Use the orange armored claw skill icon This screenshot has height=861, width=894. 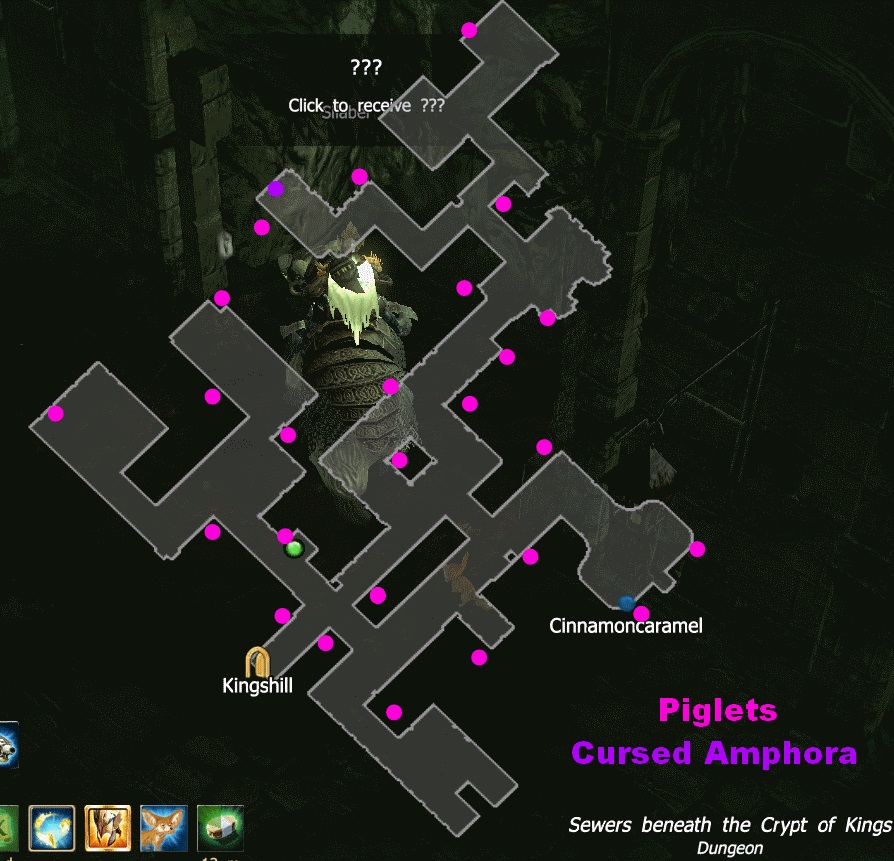click(108, 826)
